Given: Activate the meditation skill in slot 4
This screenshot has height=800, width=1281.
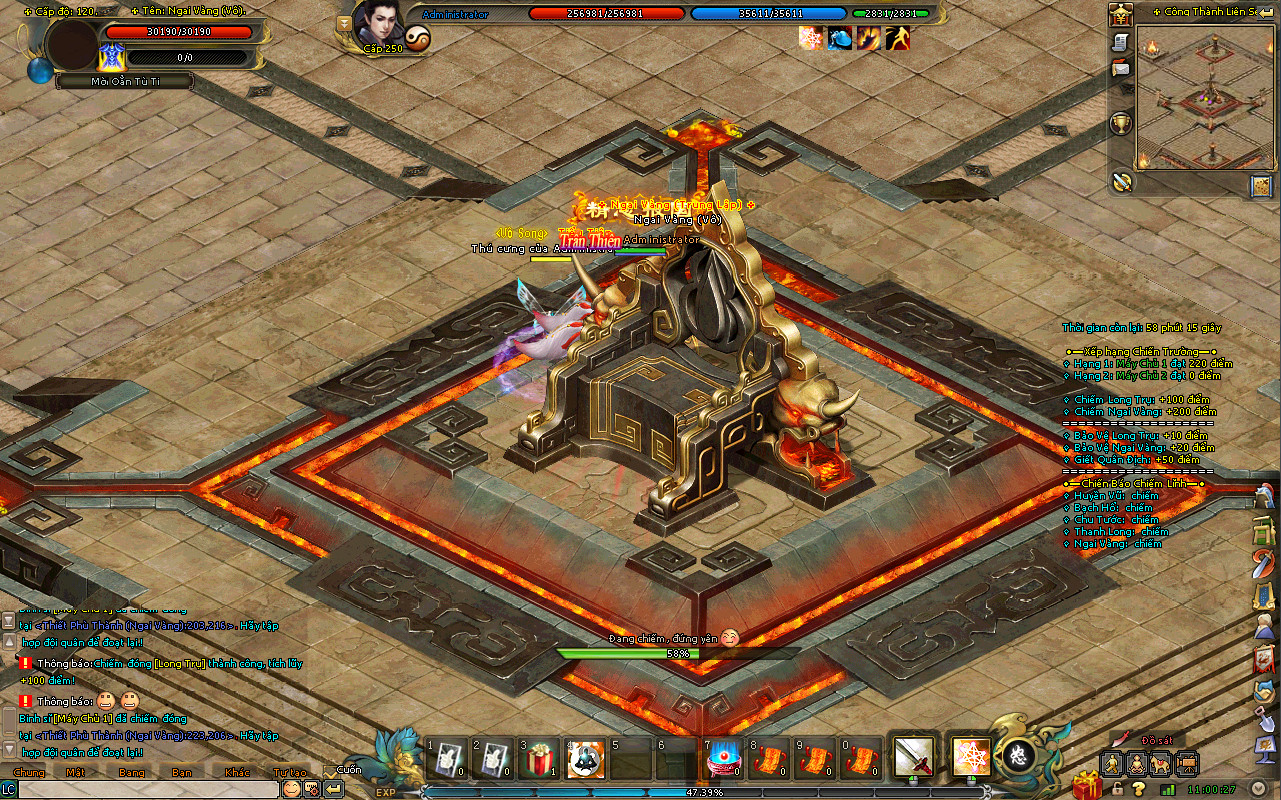Looking at the screenshot, I should click(x=584, y=761).
